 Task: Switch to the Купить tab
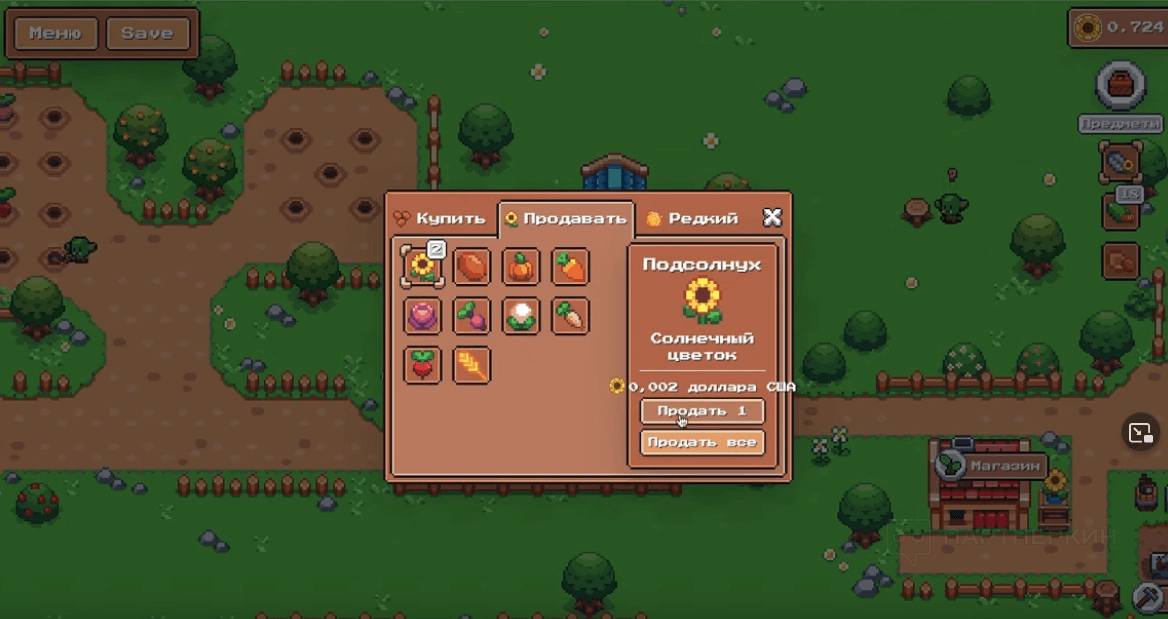442,218
